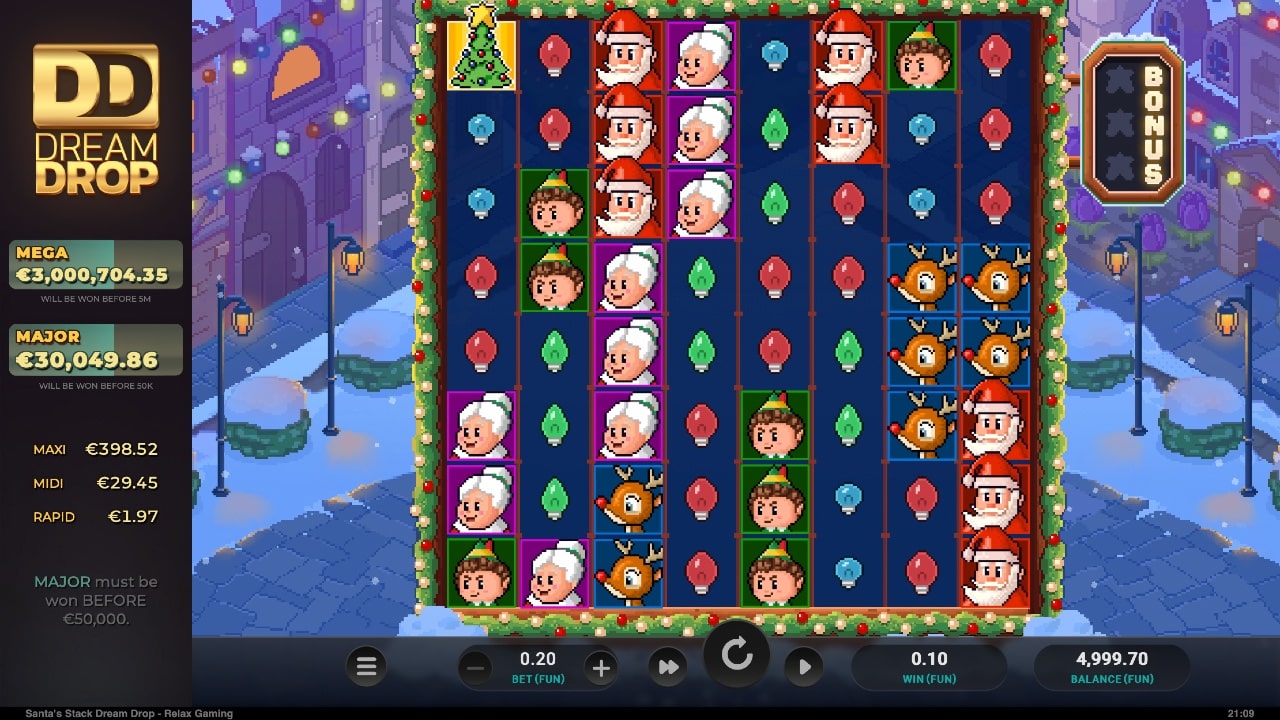Open game settings from the menu button
This screenshot has width=1280, height=720.
(366, 666)
